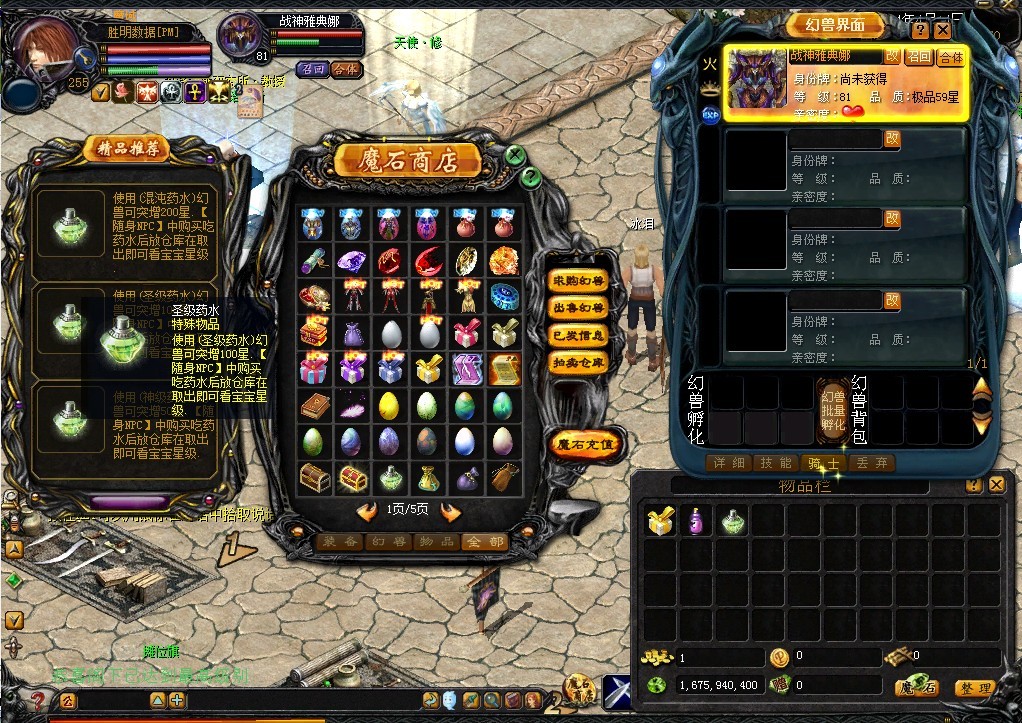
Task: Close the 魔石商店 shop window
Action: point(514,155)
